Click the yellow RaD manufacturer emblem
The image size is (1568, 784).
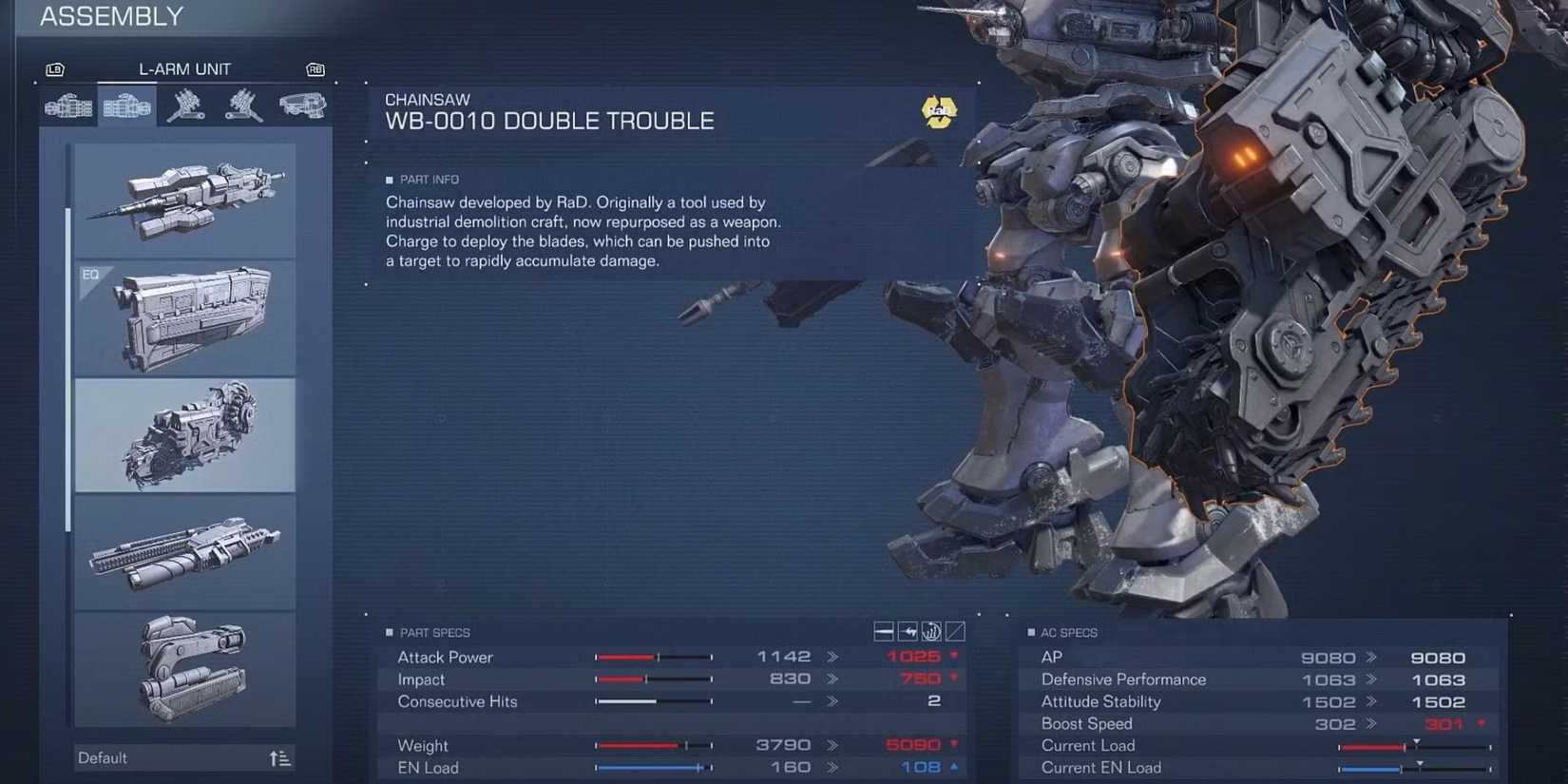coord(939,112)
